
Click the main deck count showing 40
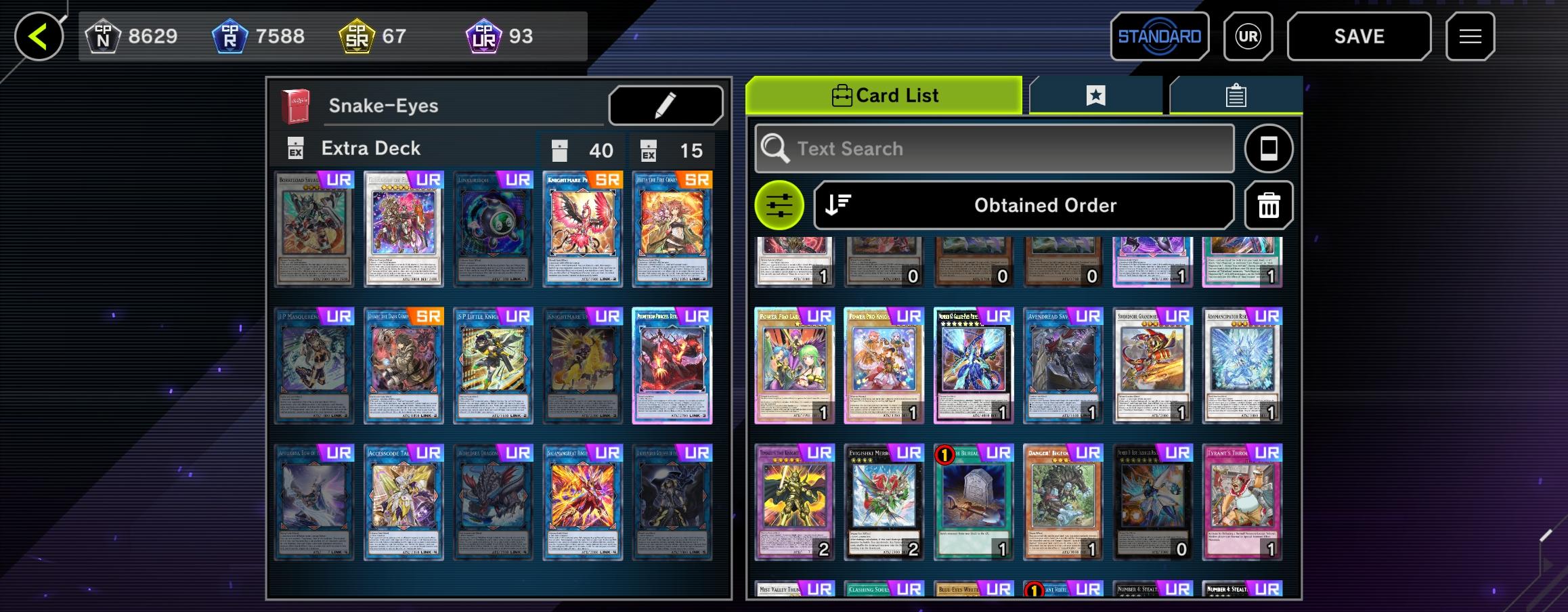pyautogui.click(x=580, y=150)
